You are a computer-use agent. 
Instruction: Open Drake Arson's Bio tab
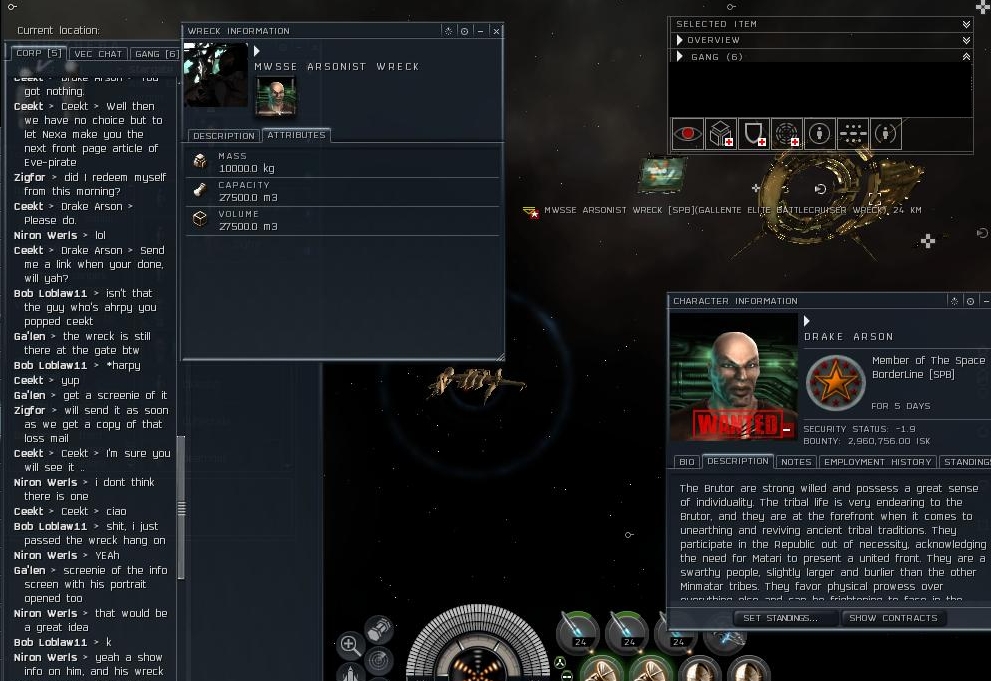coord(686,462)
